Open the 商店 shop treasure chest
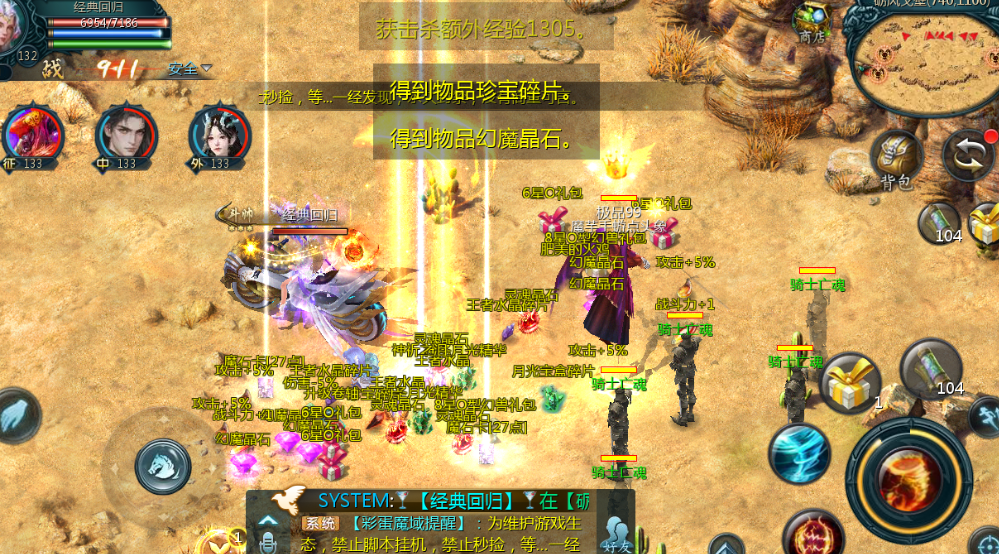Screen dimensions: 999x554 tap(811, 22)
